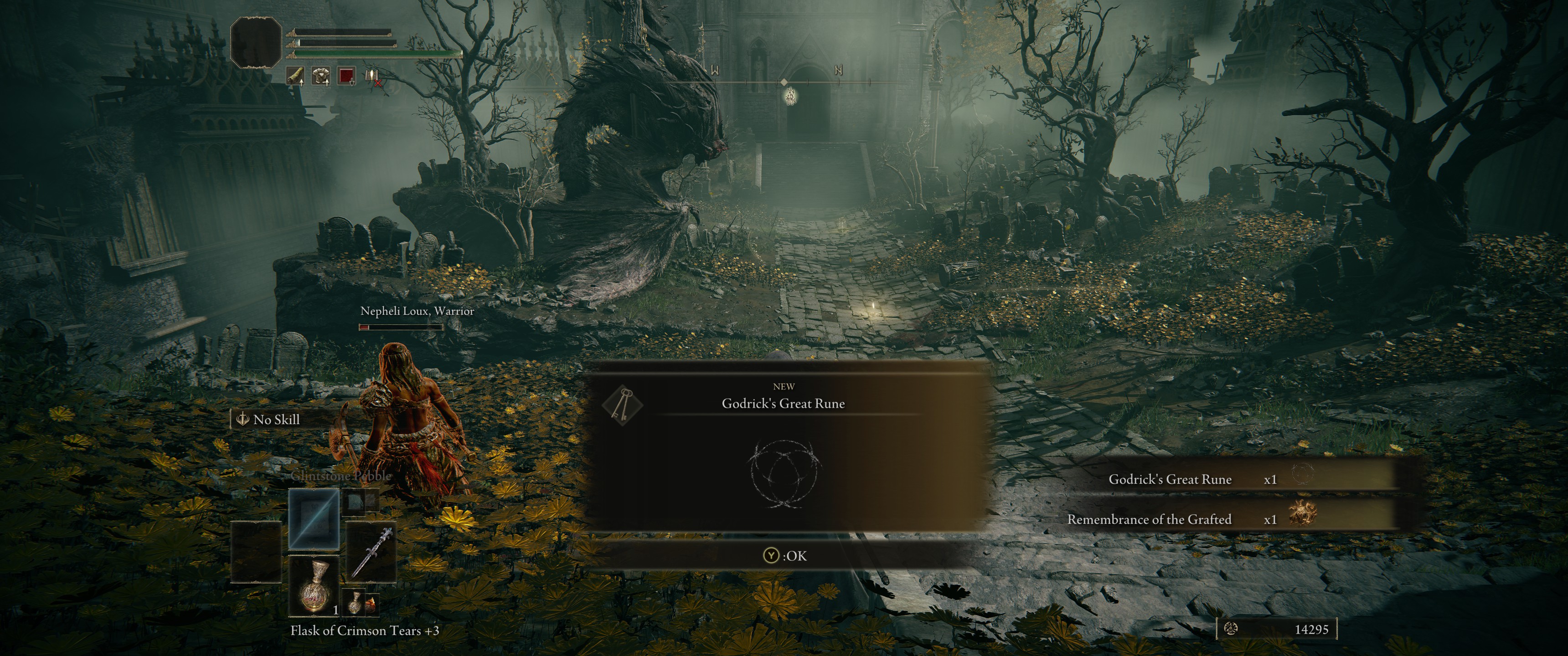Choose the Glintstone Pebble spell slot
The width and height of the screenshot is (1568, 656).
(x=314, y=518)
